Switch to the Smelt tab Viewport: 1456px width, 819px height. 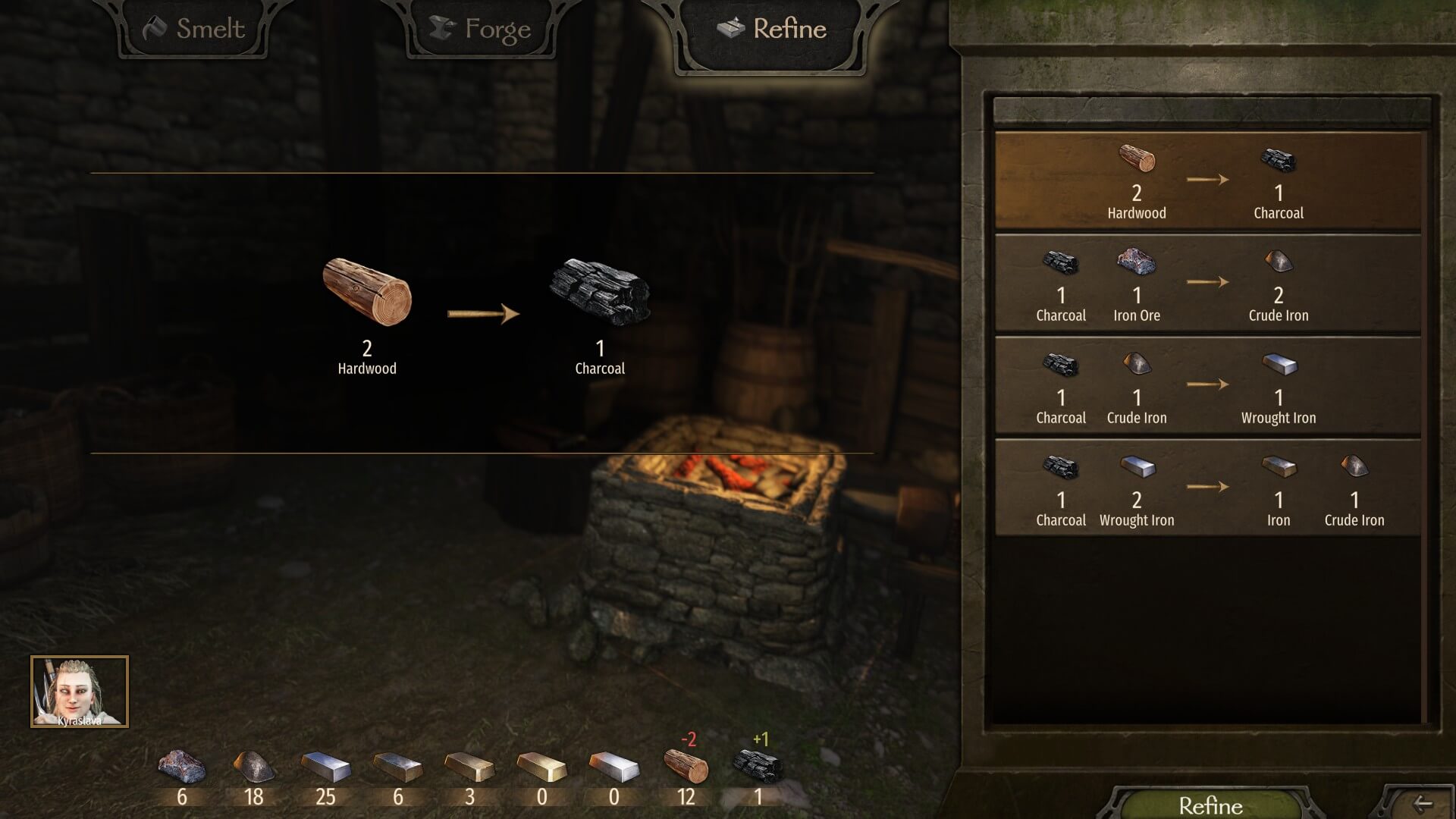[x=194, y=30]
